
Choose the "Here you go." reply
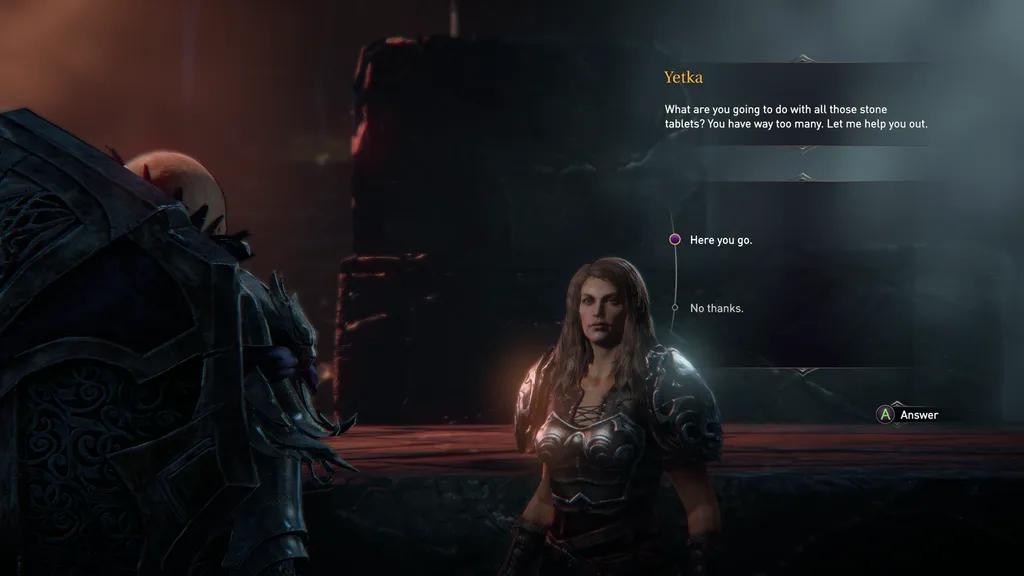click(720, 240)
